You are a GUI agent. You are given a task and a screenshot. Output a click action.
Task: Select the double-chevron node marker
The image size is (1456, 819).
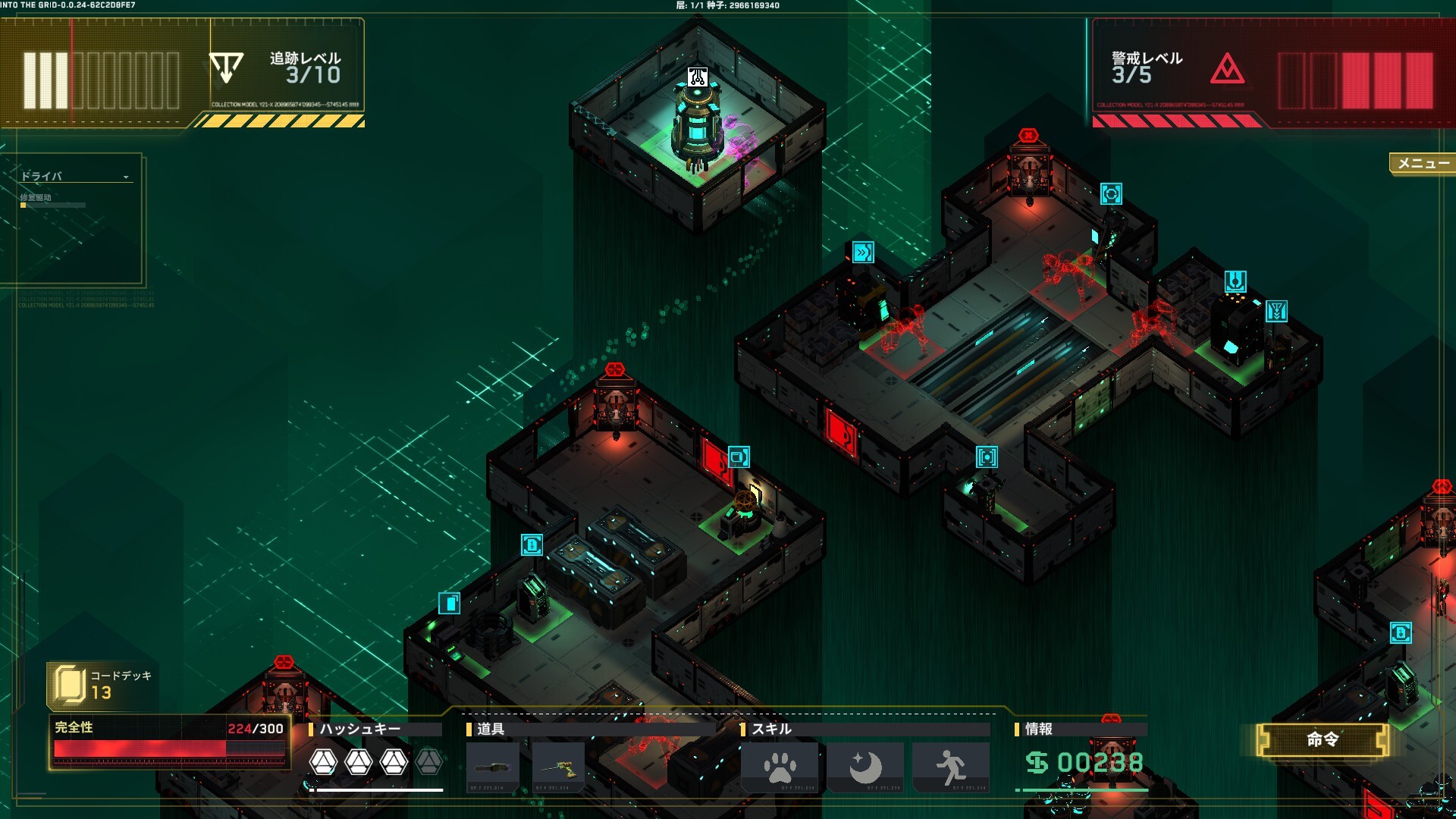click(x=863, y=253)
